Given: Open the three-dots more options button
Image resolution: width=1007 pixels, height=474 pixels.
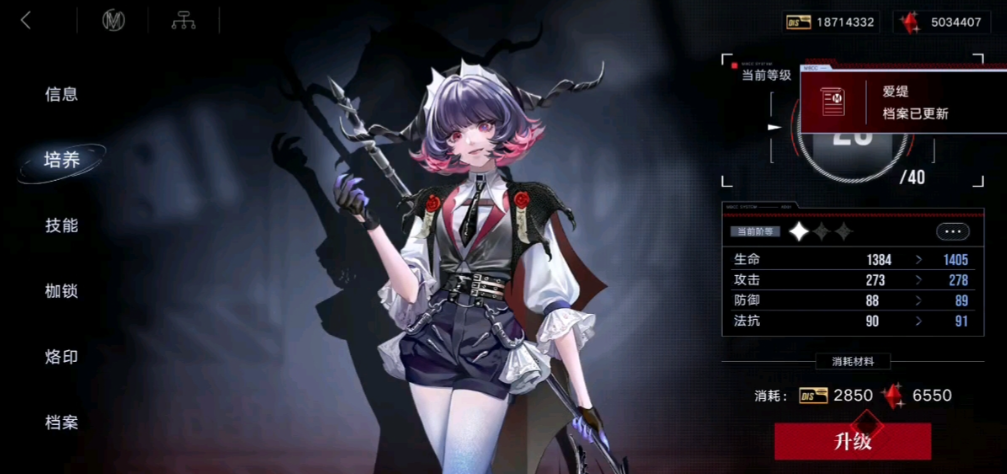Looking at the screenshot, I should point(952,231).
